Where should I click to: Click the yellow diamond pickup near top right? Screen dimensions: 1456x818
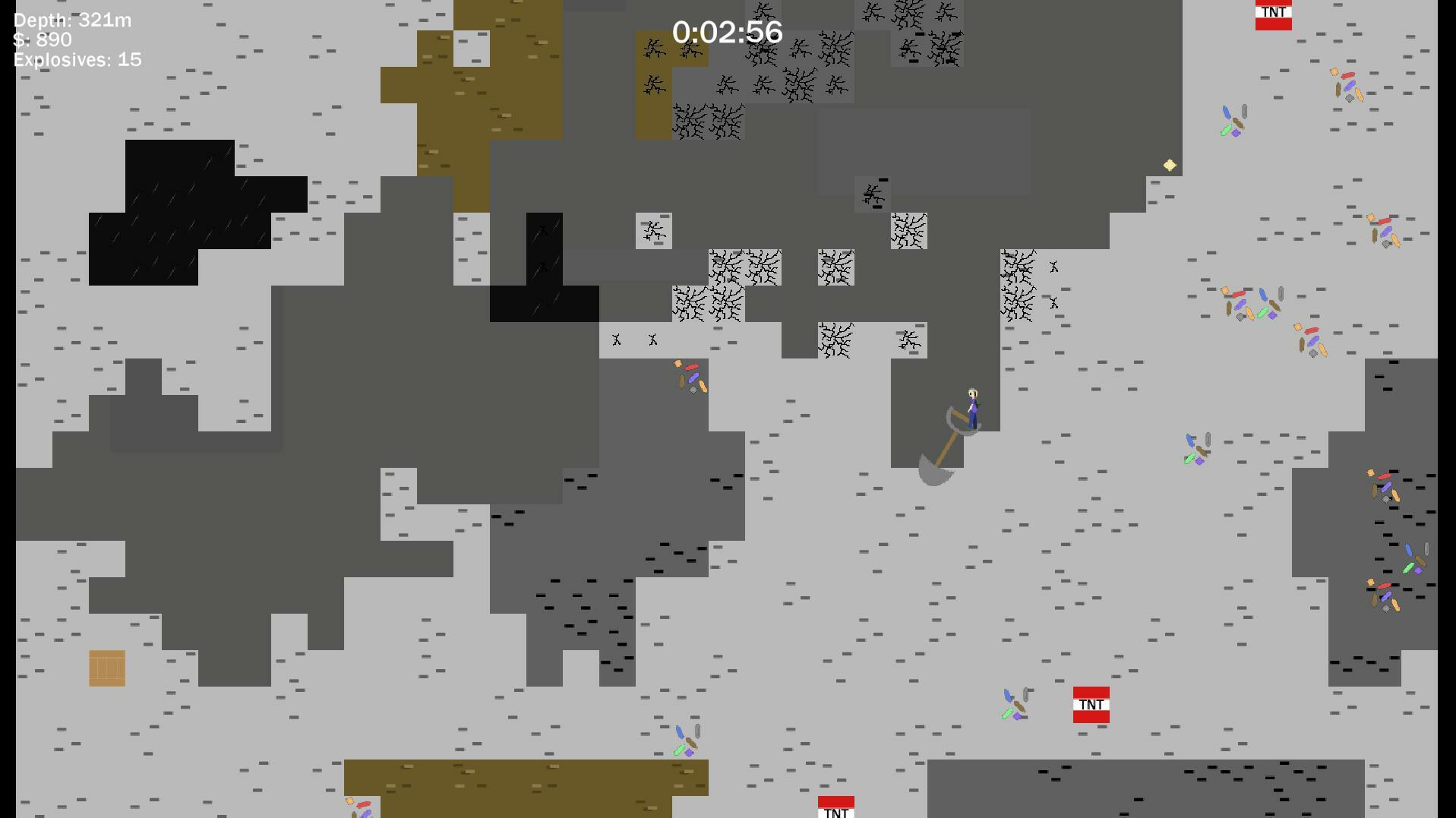pos(1169,164)
